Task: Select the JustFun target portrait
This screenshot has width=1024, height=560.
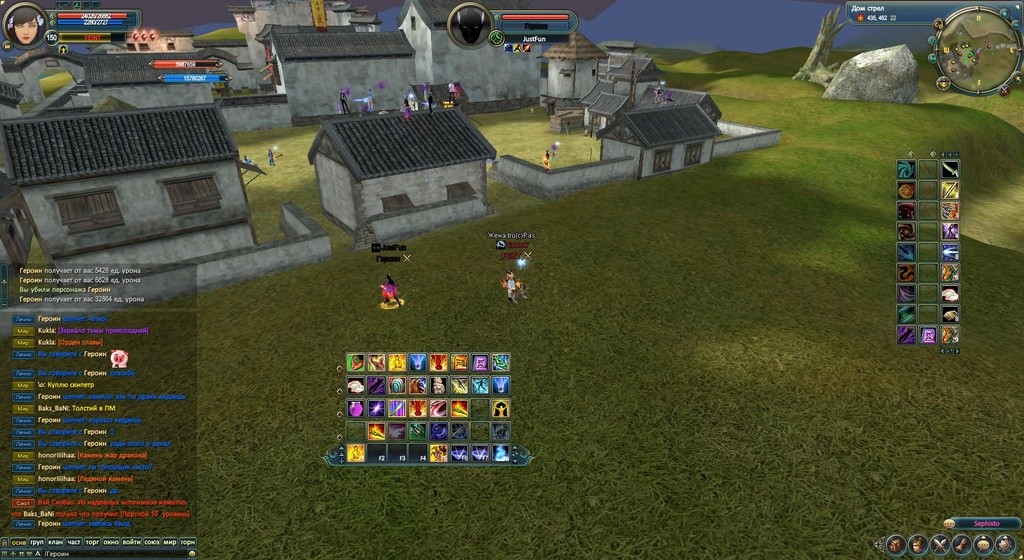Action: [x=471, y=25]
